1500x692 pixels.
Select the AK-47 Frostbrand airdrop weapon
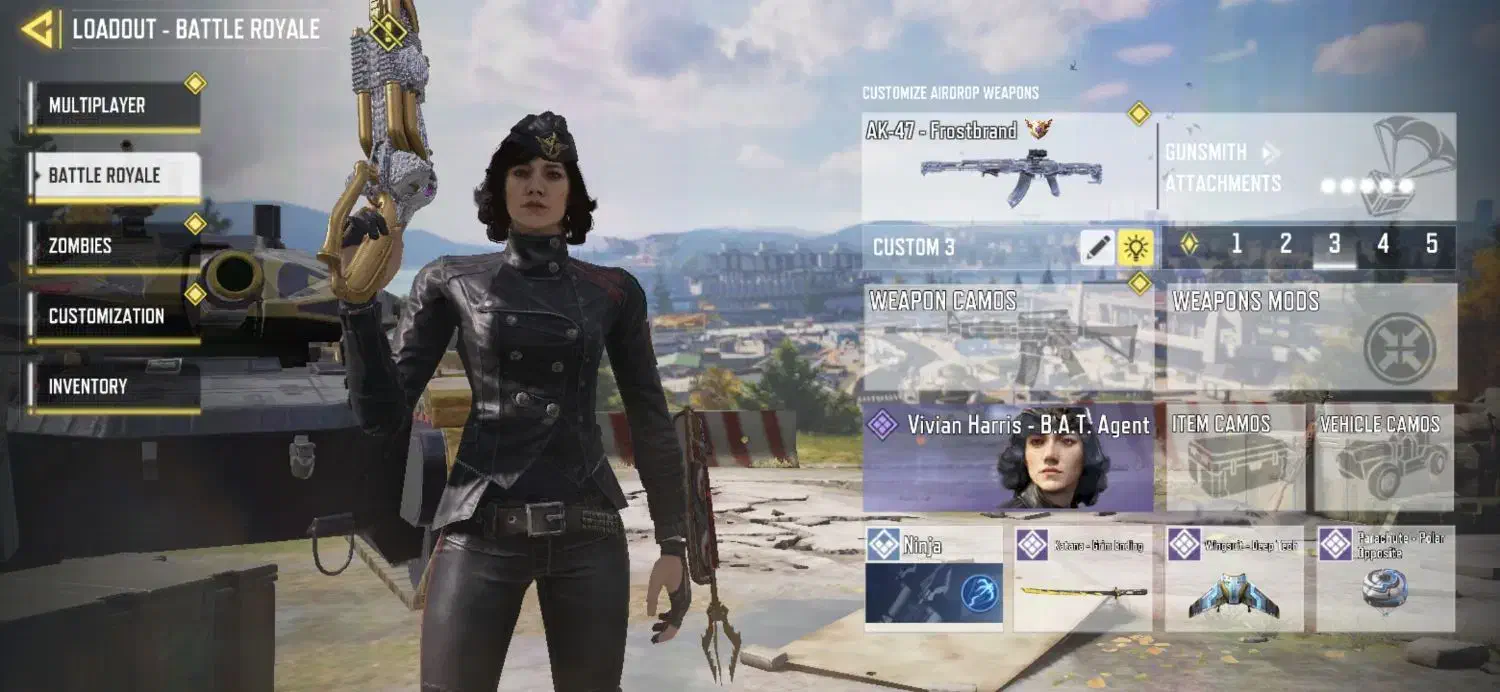pyautogui.click(x=1008, y=167)
